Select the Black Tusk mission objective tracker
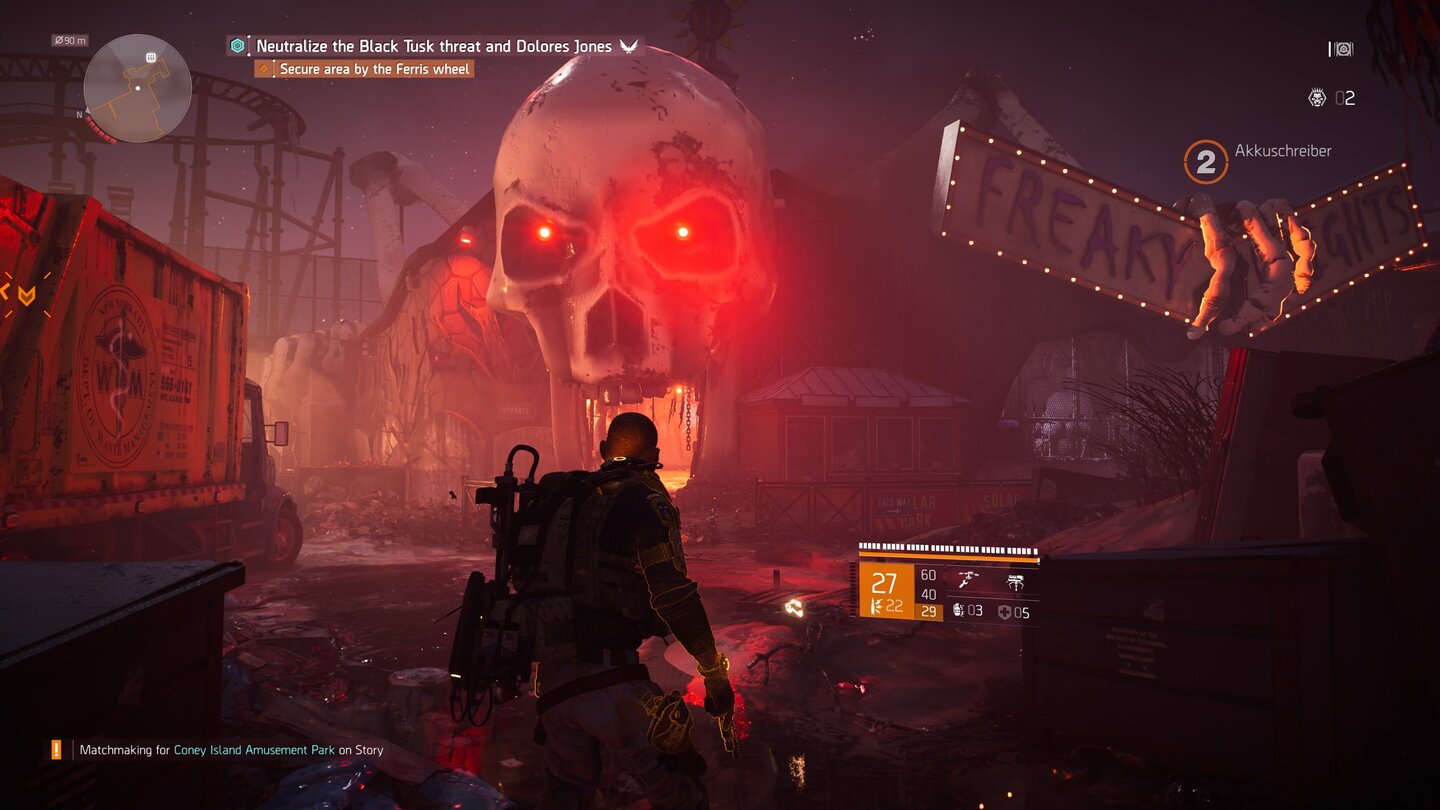Viewport: 1440px width, 810px height. point(433,46)
